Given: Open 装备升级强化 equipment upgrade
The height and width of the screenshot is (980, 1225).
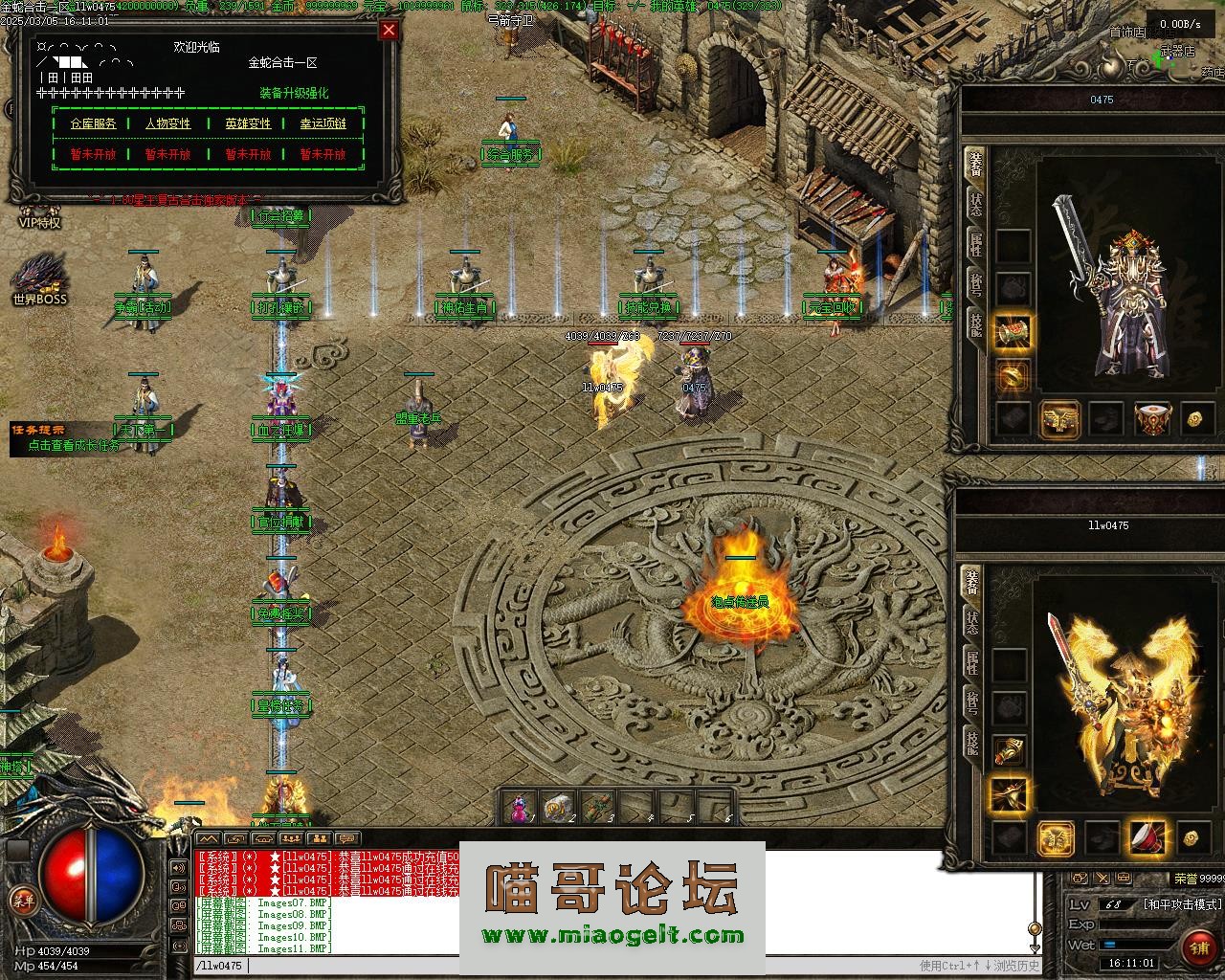Looking at the screenshot, I should [294, 93].
